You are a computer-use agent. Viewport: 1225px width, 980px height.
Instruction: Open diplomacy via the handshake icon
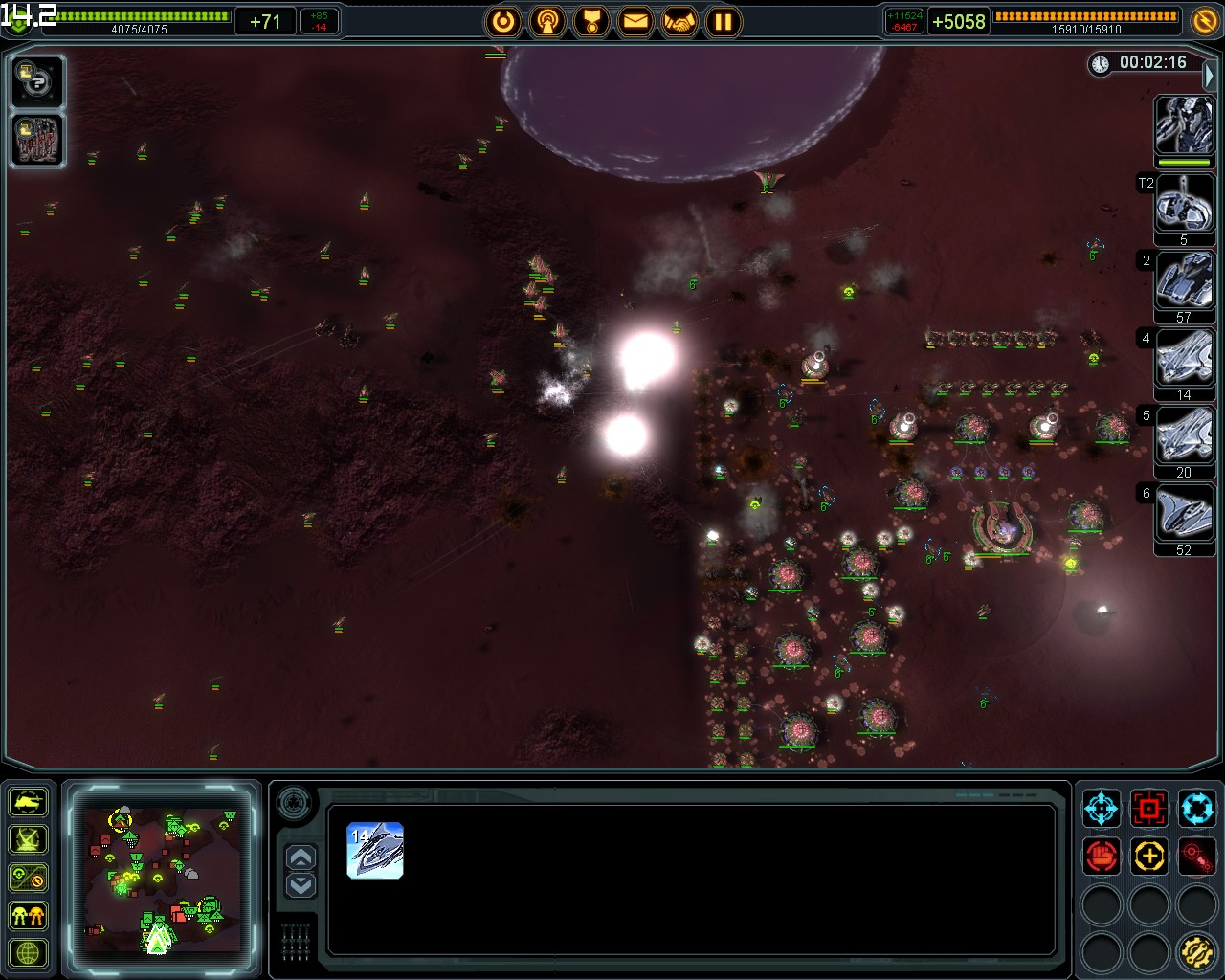[680, 21]
